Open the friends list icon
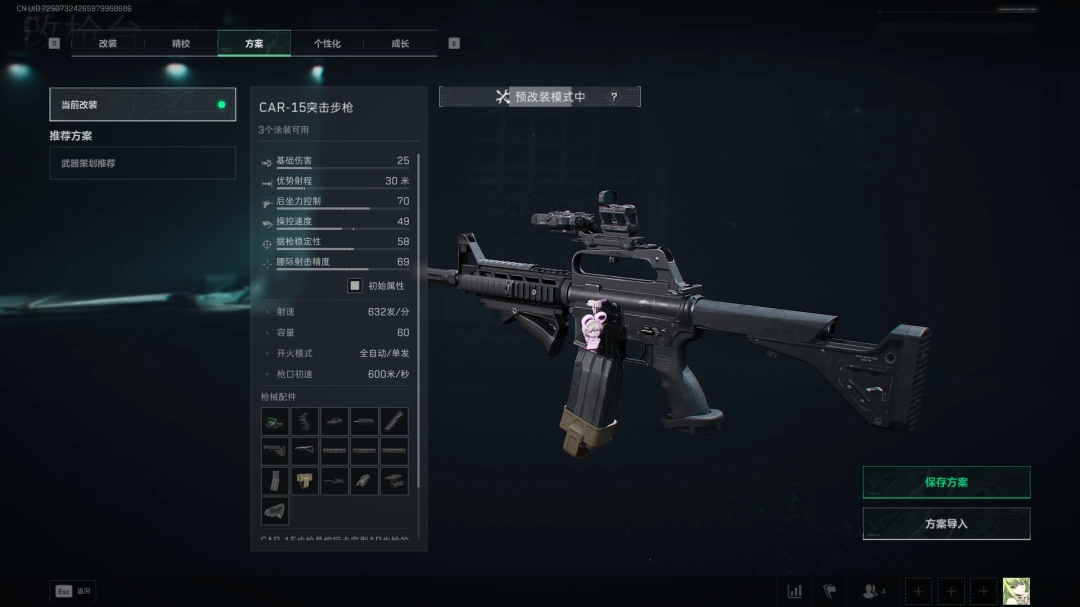 873,591
